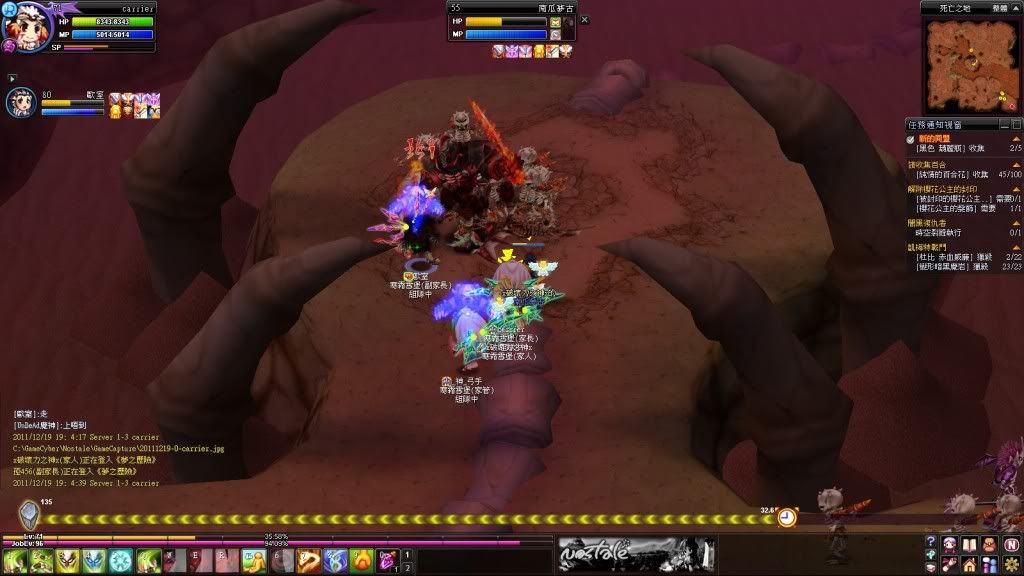The image size is (1024, 576).
Task: Switch to hotbar page 2
Action: 408,568
